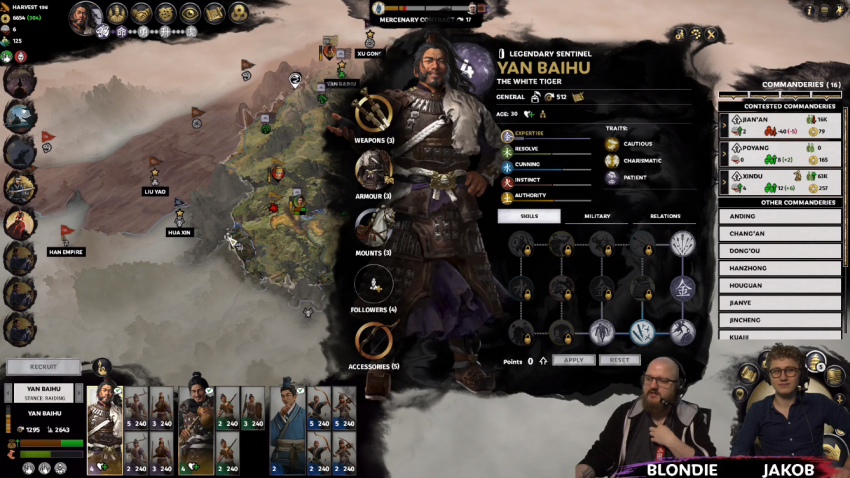Image resolution: width=850 pixels, height=478 pixels.
Task: Click the Recruit button for the army
Action: [x=43, y=367]
